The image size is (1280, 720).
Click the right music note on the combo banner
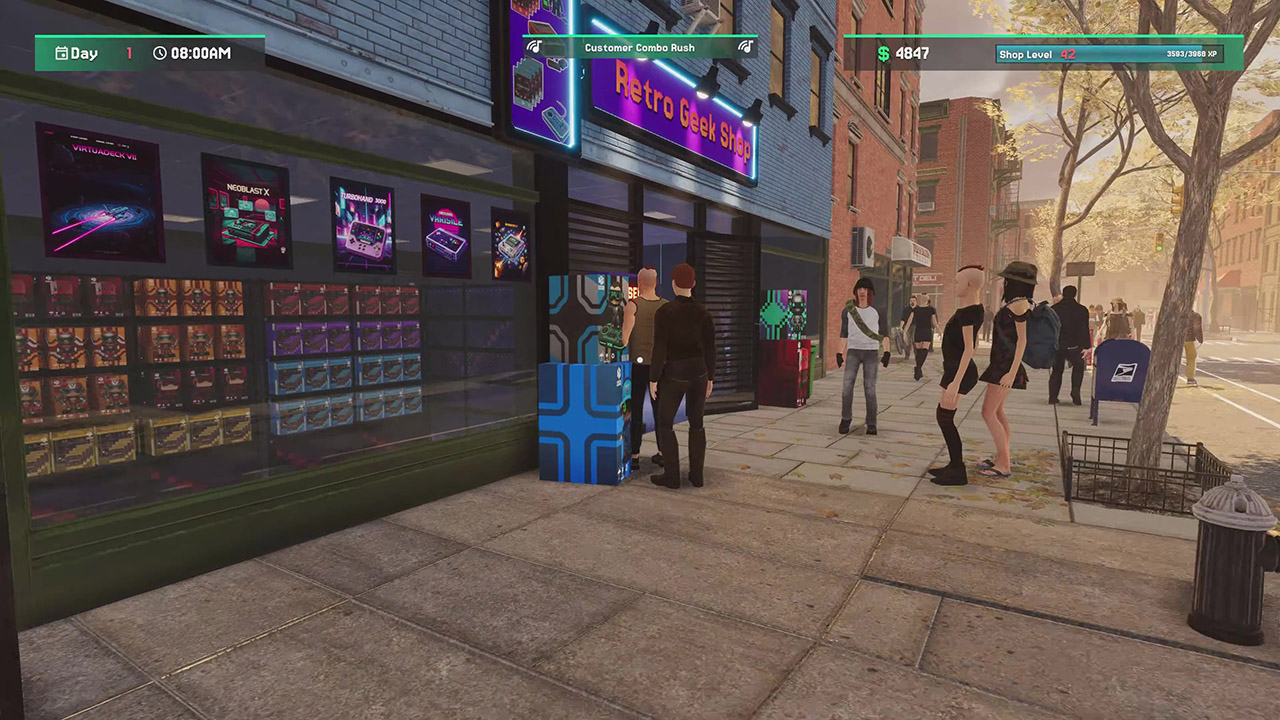click(x=744, y=48)
